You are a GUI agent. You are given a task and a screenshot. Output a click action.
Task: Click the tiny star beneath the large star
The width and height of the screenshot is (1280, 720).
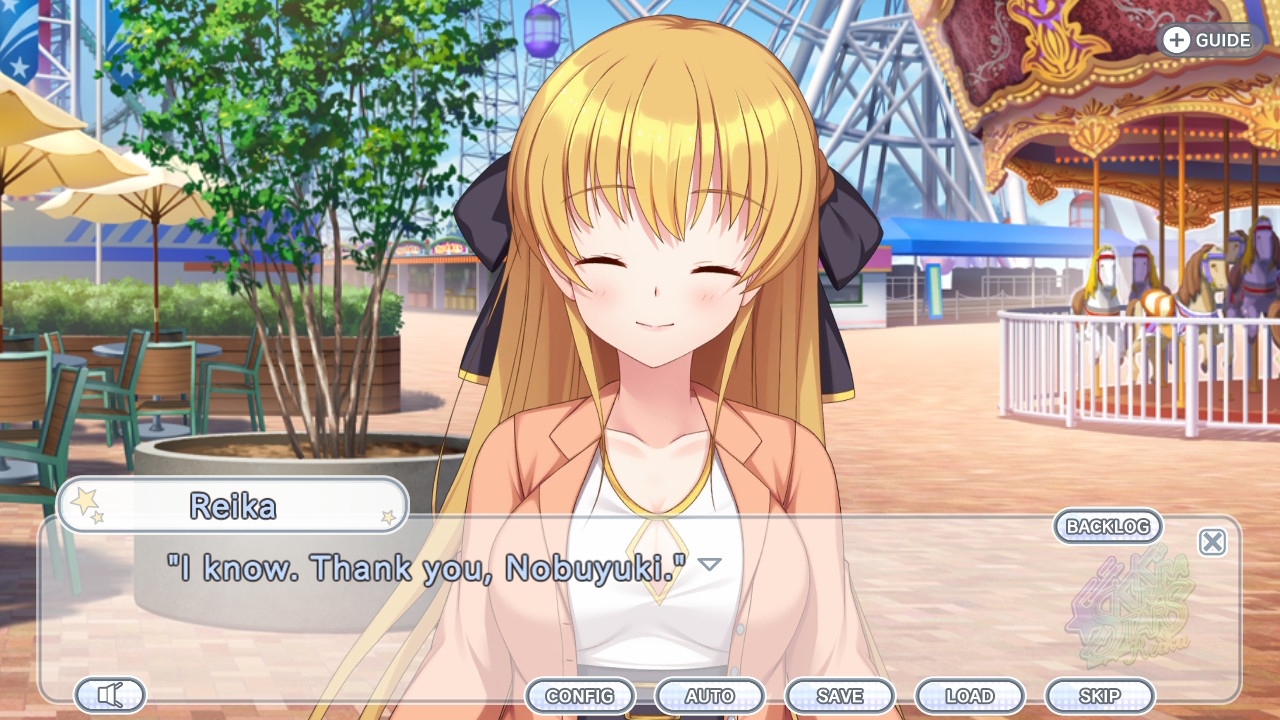click(x=97, y=517)
